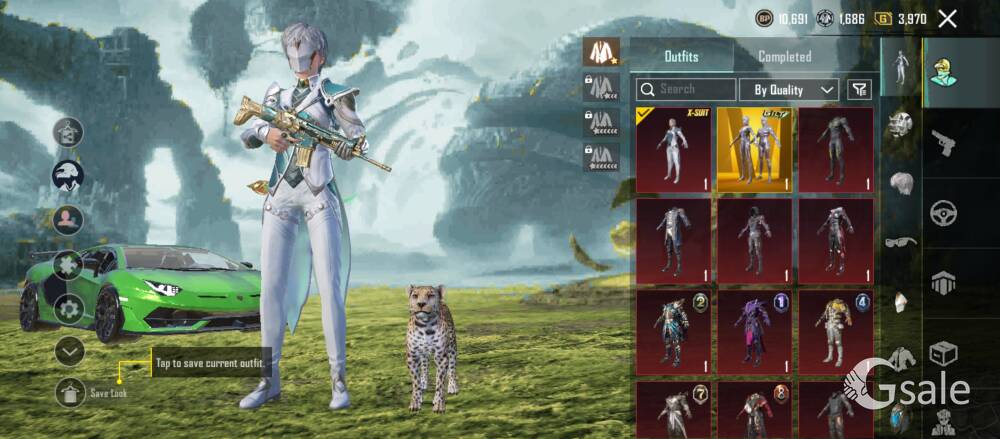This screenshot has width=1000, height=439.
Task: Open the pistol weapons category
Action: click(x=943, y=145)
